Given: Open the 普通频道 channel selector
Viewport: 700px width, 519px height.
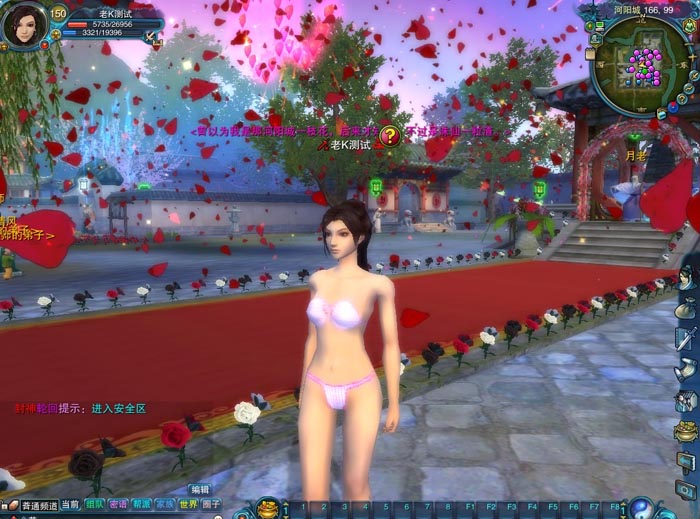Looking at the screenshot, I should [40, 506].
